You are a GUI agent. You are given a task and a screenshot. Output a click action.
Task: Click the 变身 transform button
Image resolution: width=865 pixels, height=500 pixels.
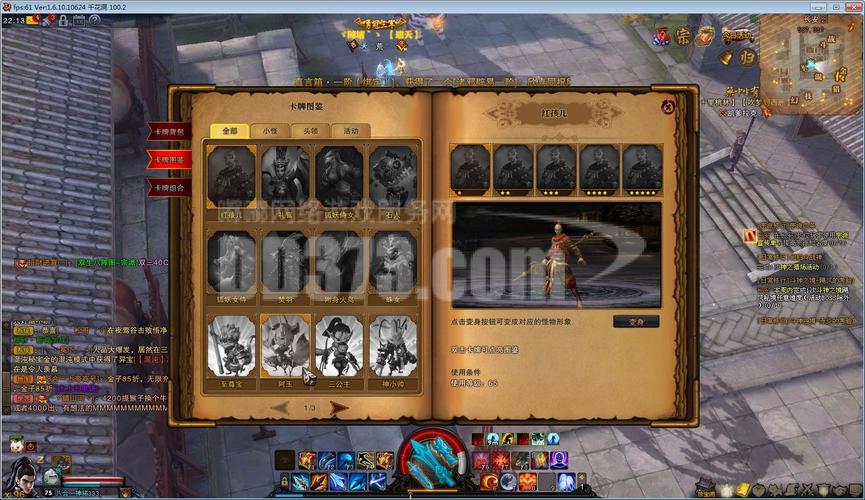pyautogui.click(x=636, y=322)
